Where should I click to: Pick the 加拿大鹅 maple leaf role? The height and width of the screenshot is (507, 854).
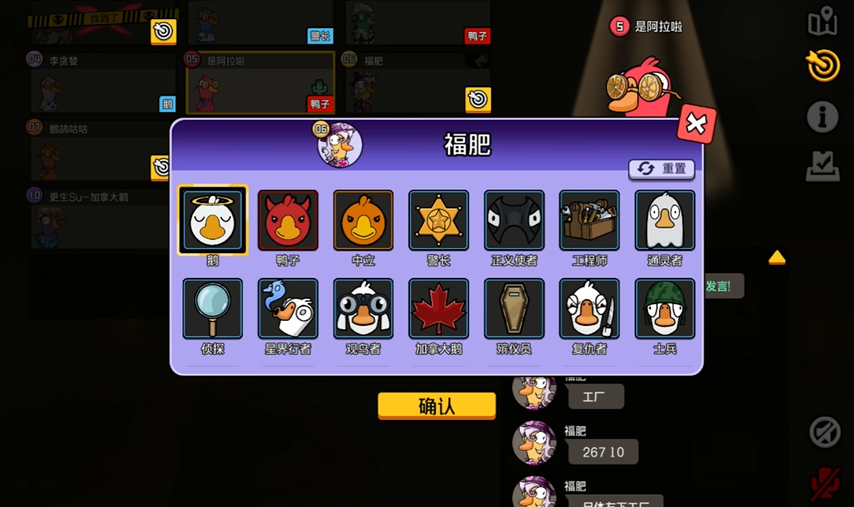pyautogui.click(x=438, y=309)
